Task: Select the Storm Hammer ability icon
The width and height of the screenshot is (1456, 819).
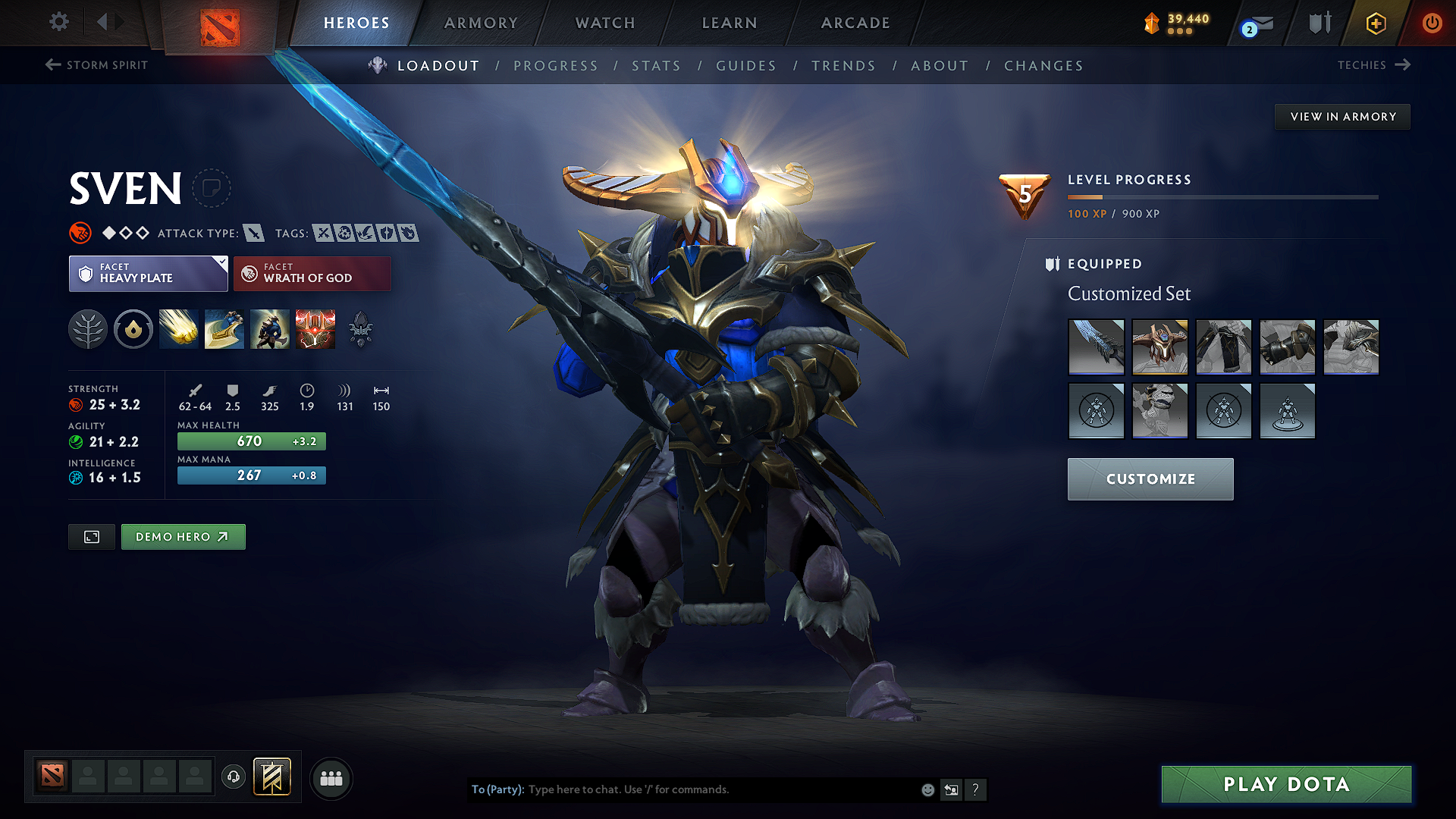Action: [178, 328]
